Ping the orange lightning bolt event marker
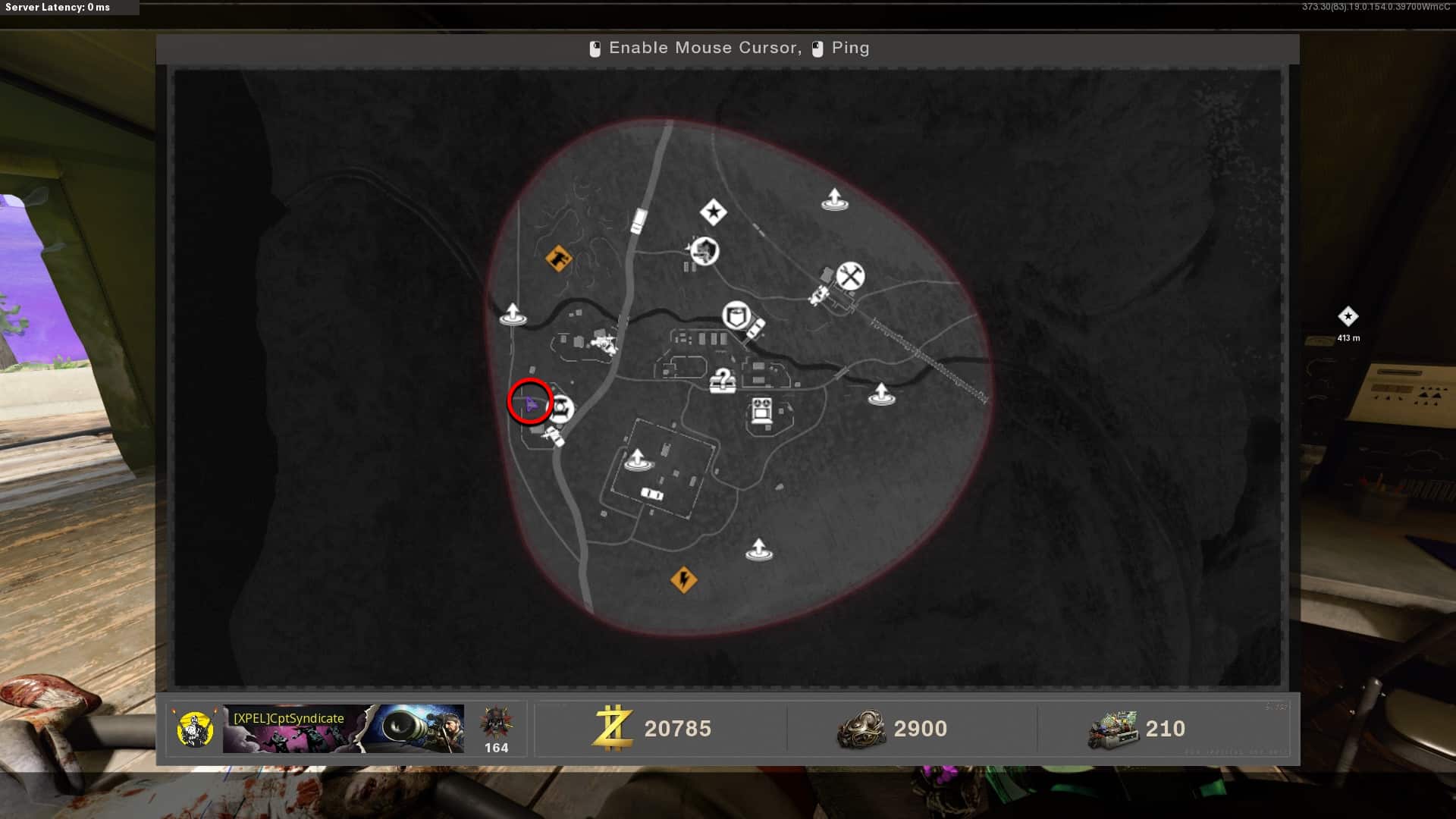The width and height of the screenshot is (1456, 819). pyautogui.click(x=683, y=580)
